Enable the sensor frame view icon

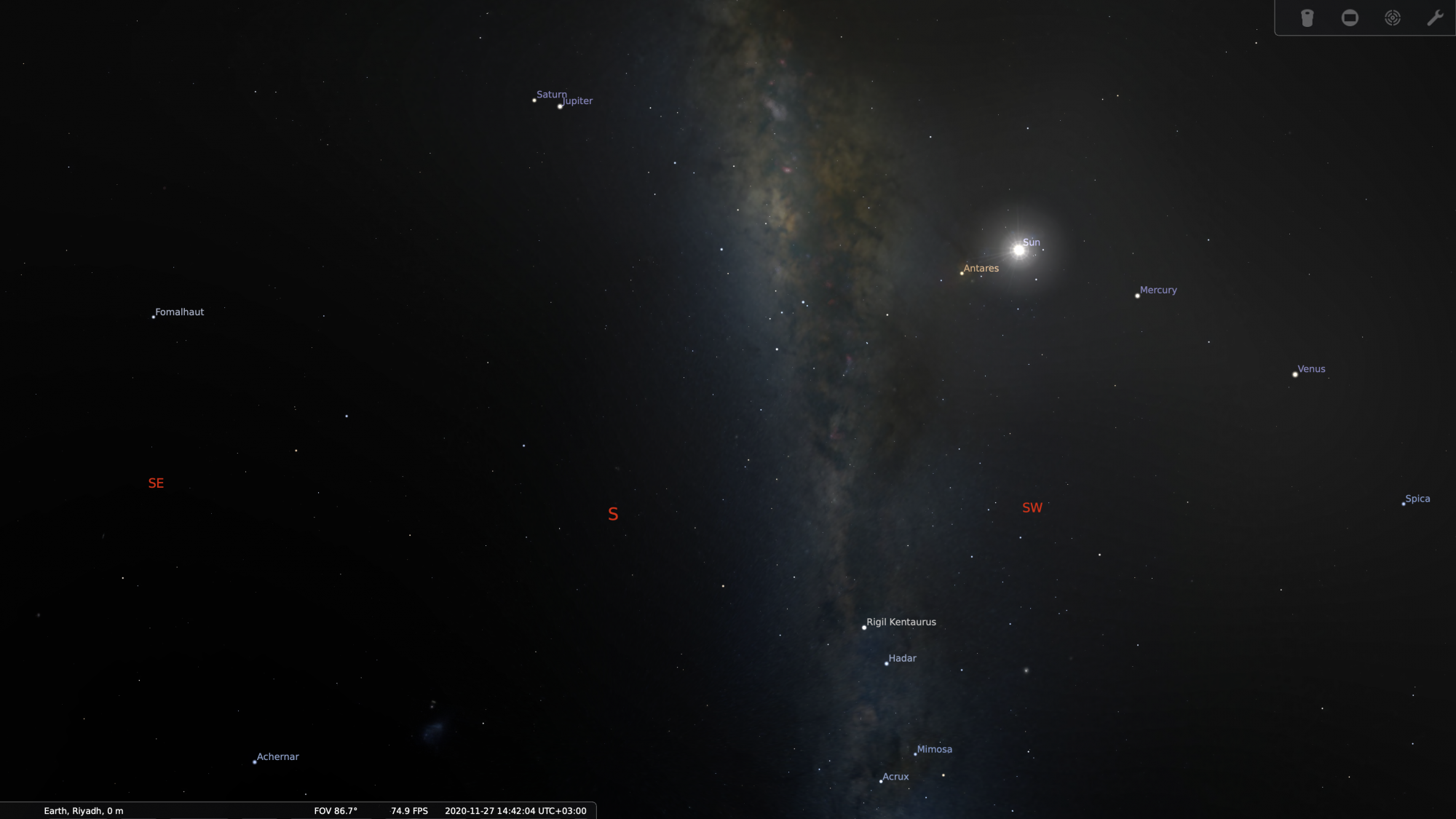click(1350, 18)
